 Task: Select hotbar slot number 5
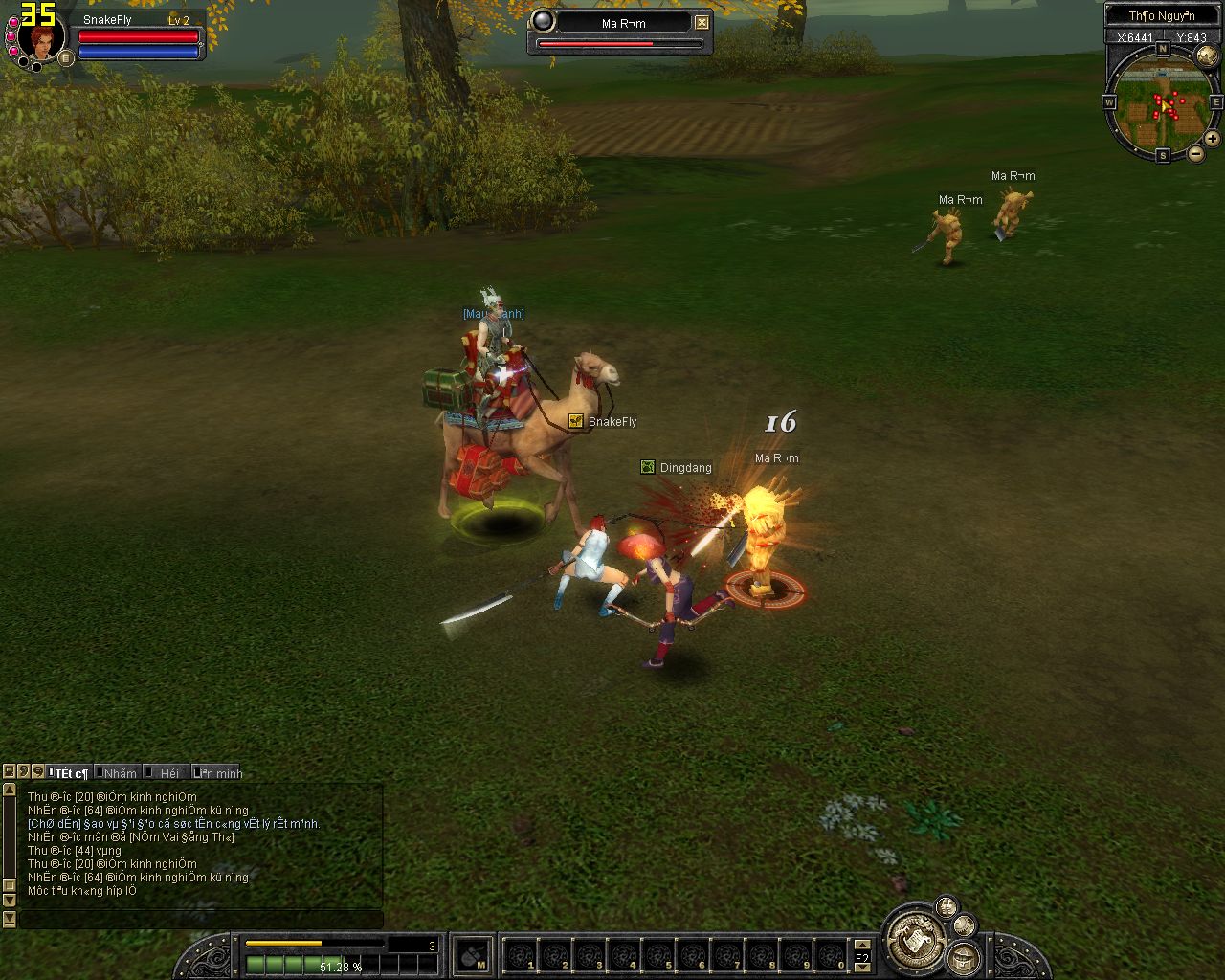659,954
